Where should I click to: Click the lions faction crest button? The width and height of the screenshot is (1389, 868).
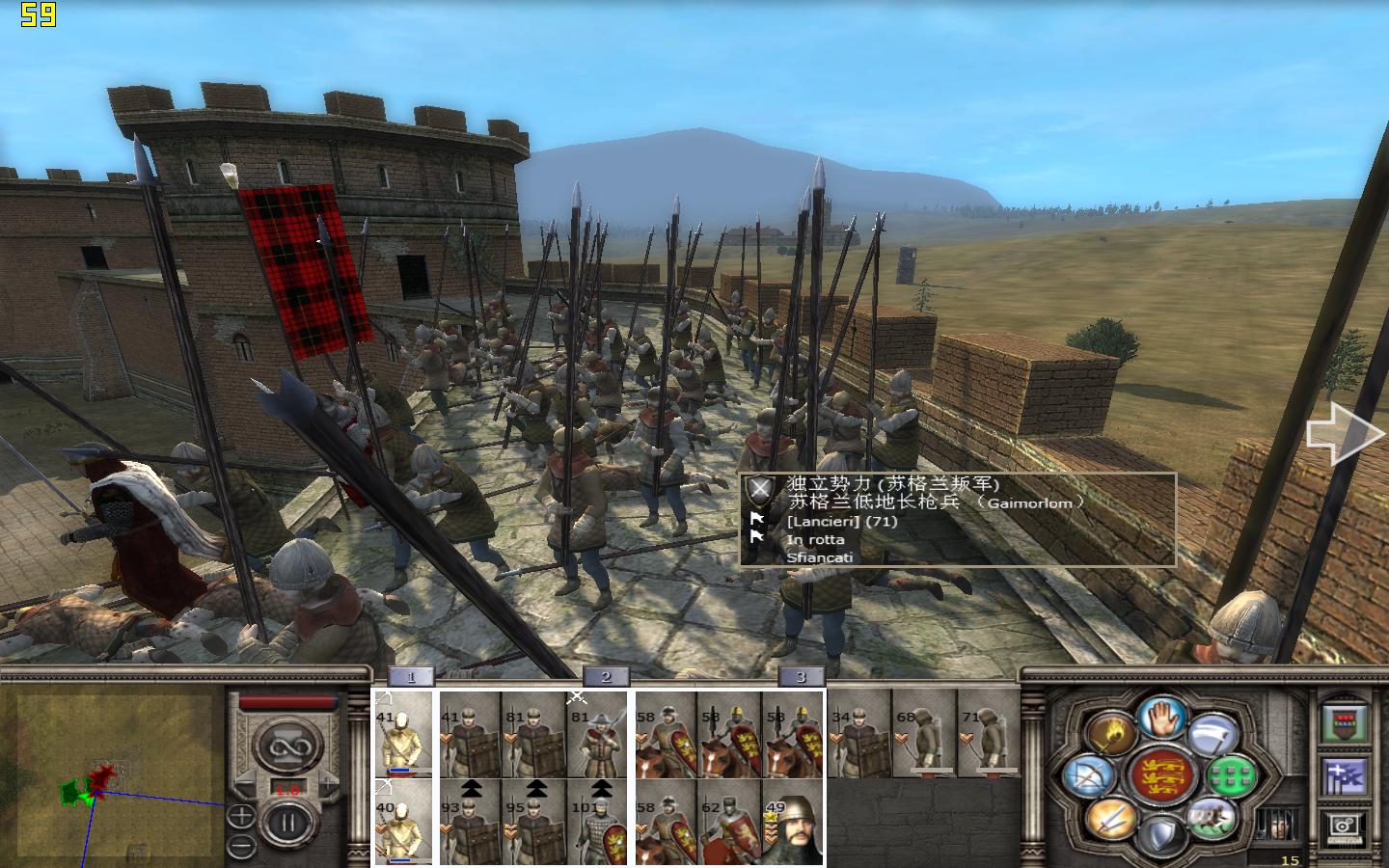point(1160,776)
